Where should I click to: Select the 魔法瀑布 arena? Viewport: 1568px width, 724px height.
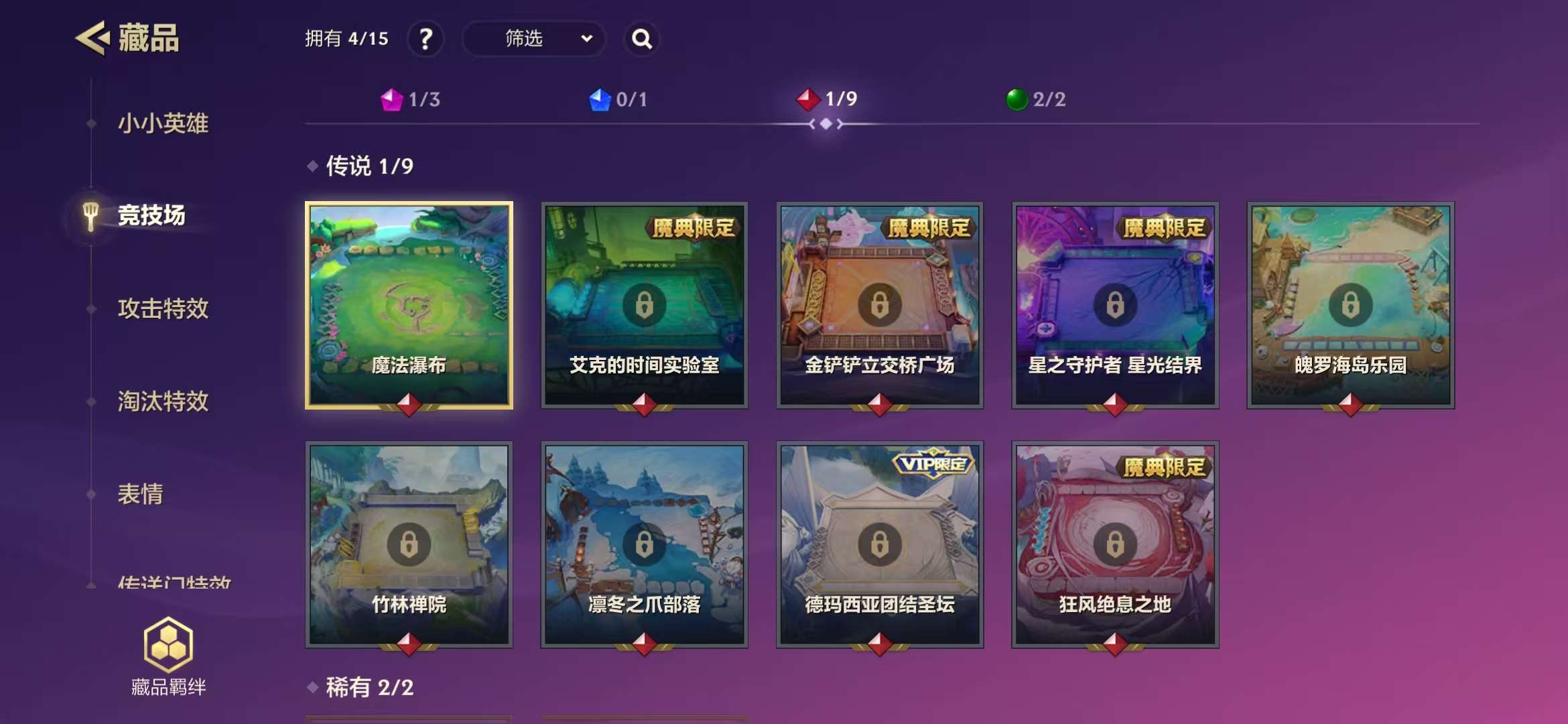point(409,305)
